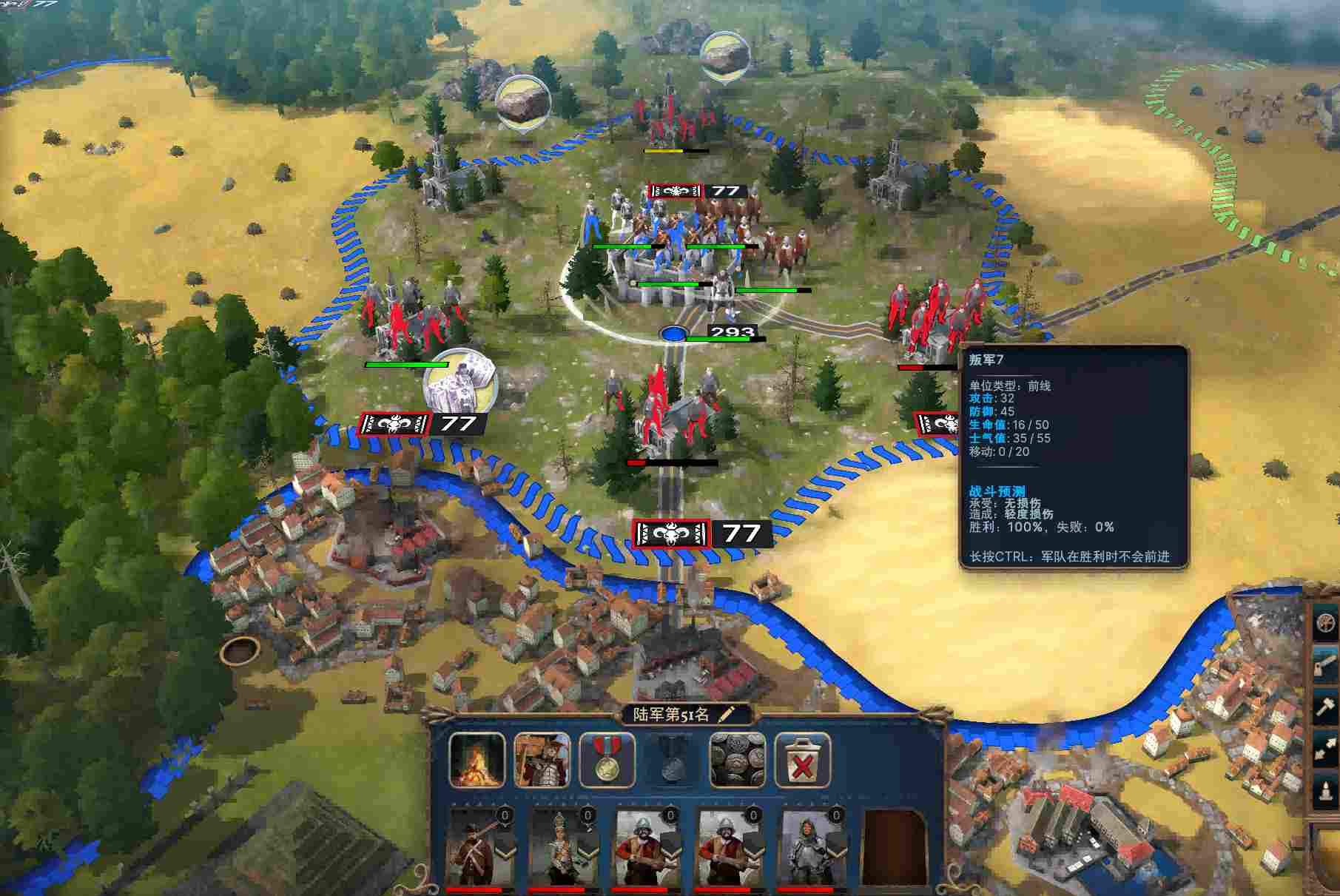Click the gold medal achievement icon
1340x896 pixels.
(605, 759)
